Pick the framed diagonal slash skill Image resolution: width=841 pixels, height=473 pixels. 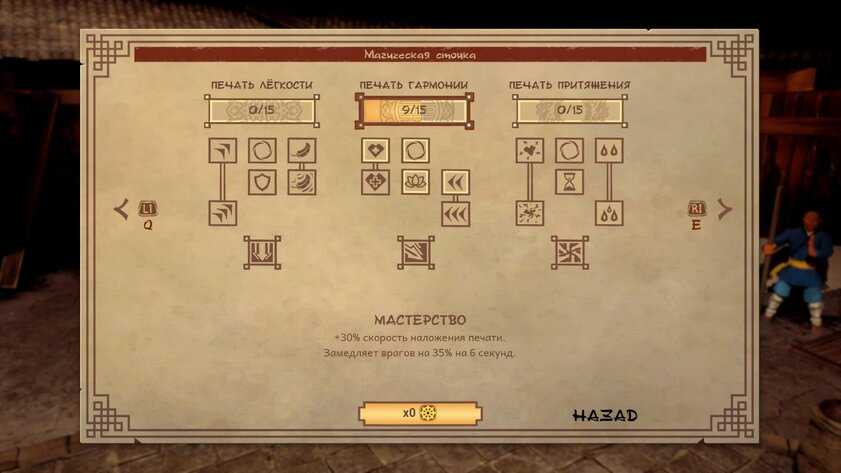pos(415,252)
